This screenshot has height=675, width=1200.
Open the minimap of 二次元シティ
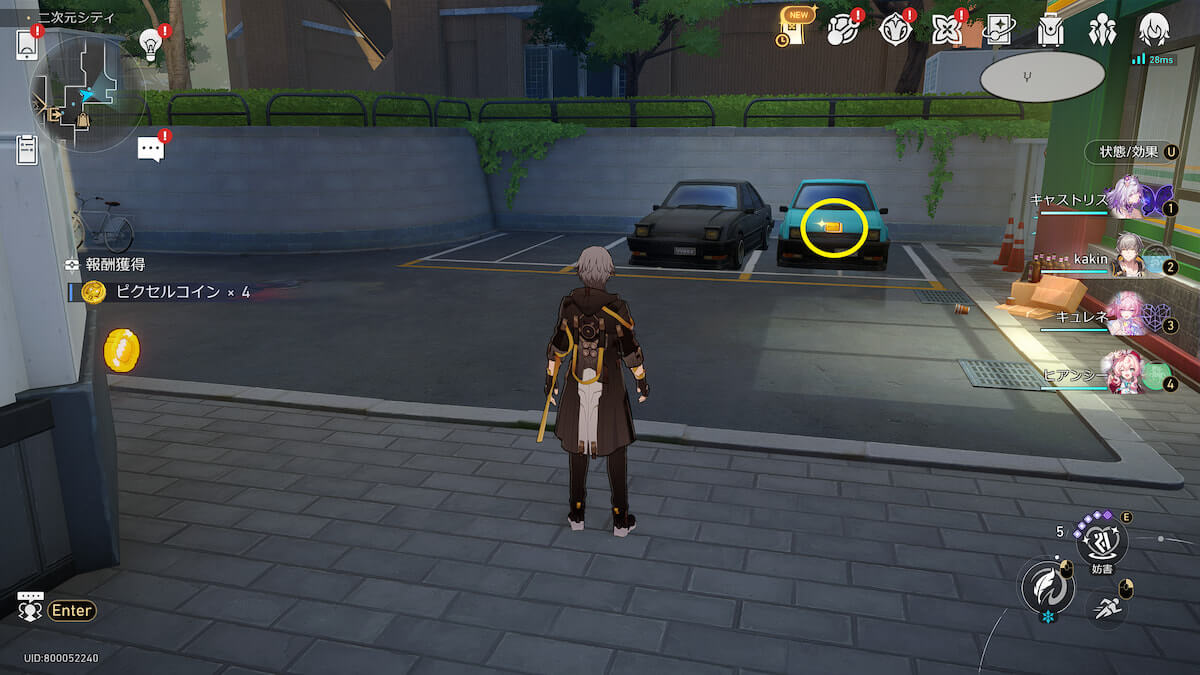pyautogui.click(x=87, y=94)
